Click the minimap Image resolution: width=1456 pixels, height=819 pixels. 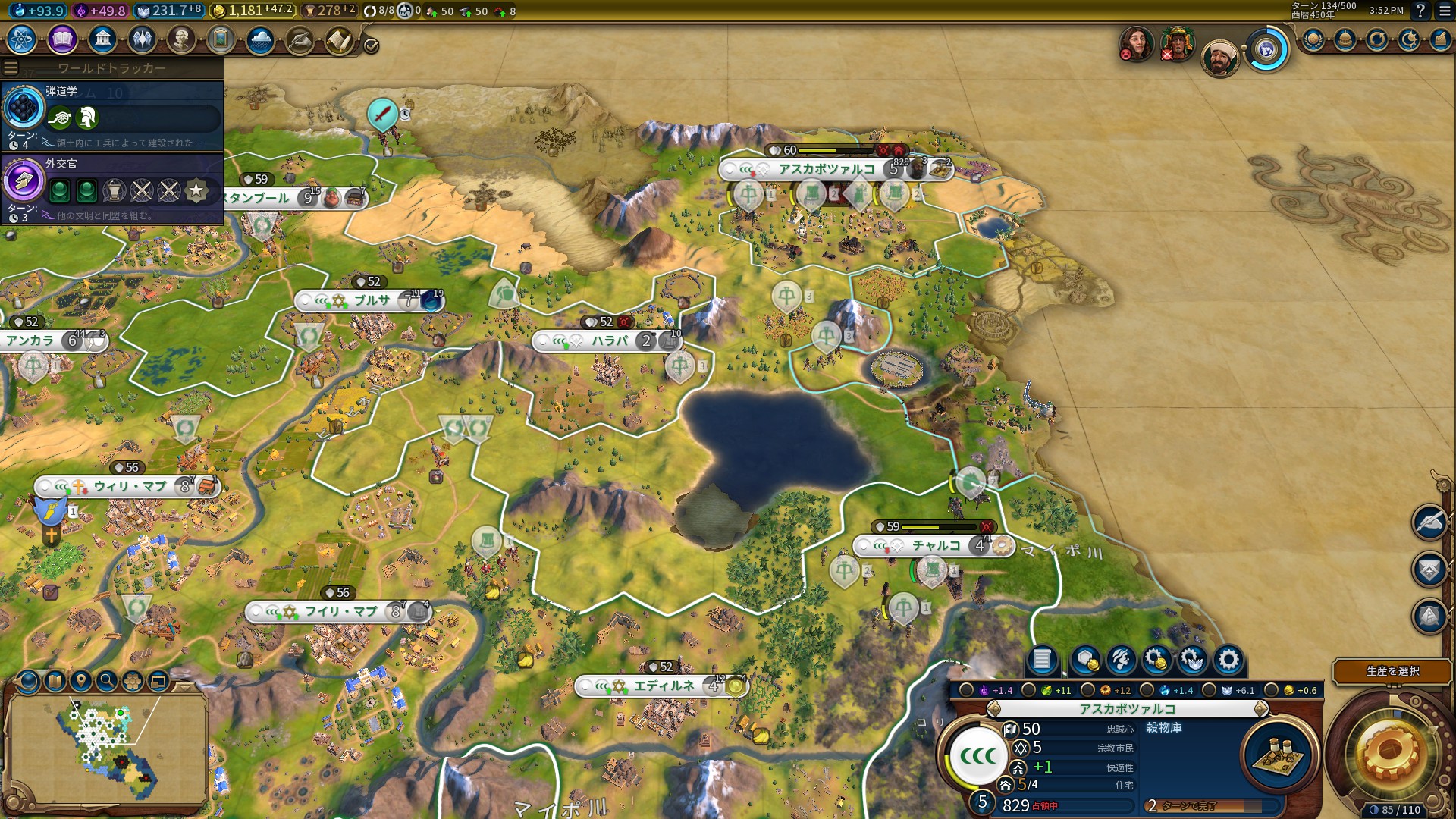coord(108,747)
